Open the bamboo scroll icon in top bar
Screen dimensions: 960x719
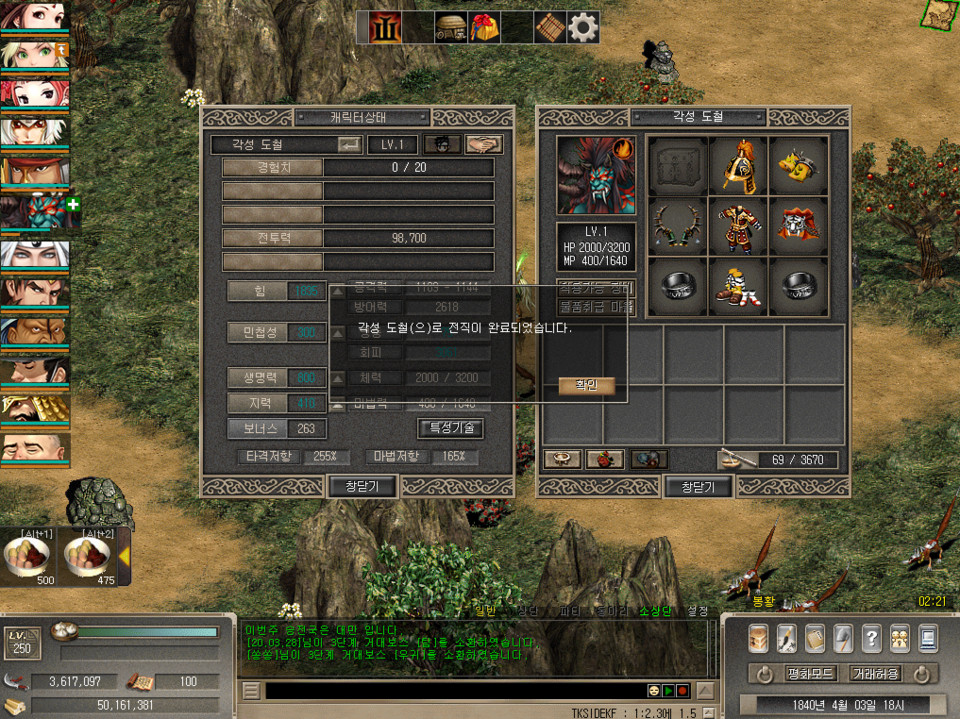point(550,27)
